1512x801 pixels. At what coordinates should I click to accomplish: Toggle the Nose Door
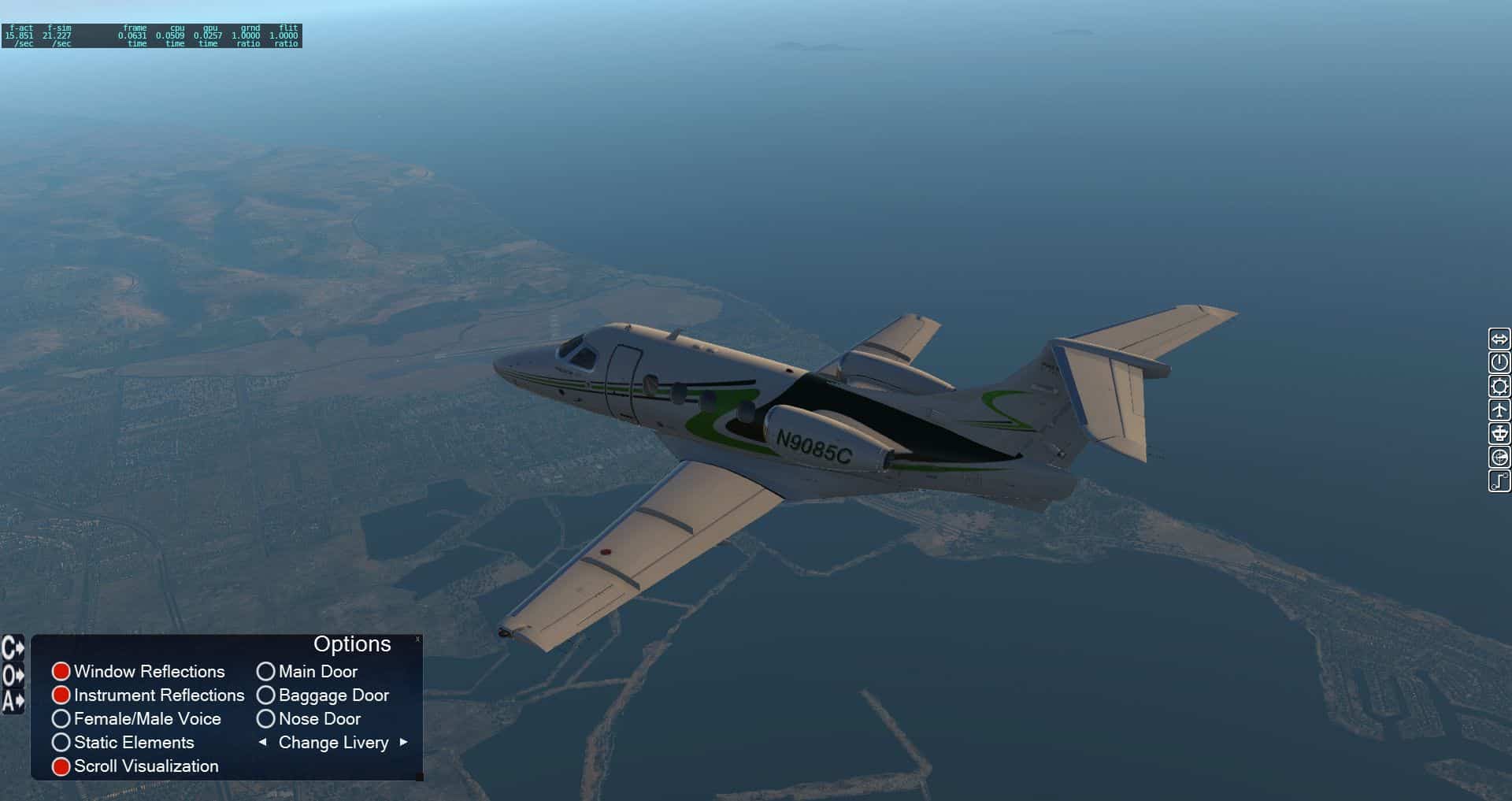click(266, 718)
